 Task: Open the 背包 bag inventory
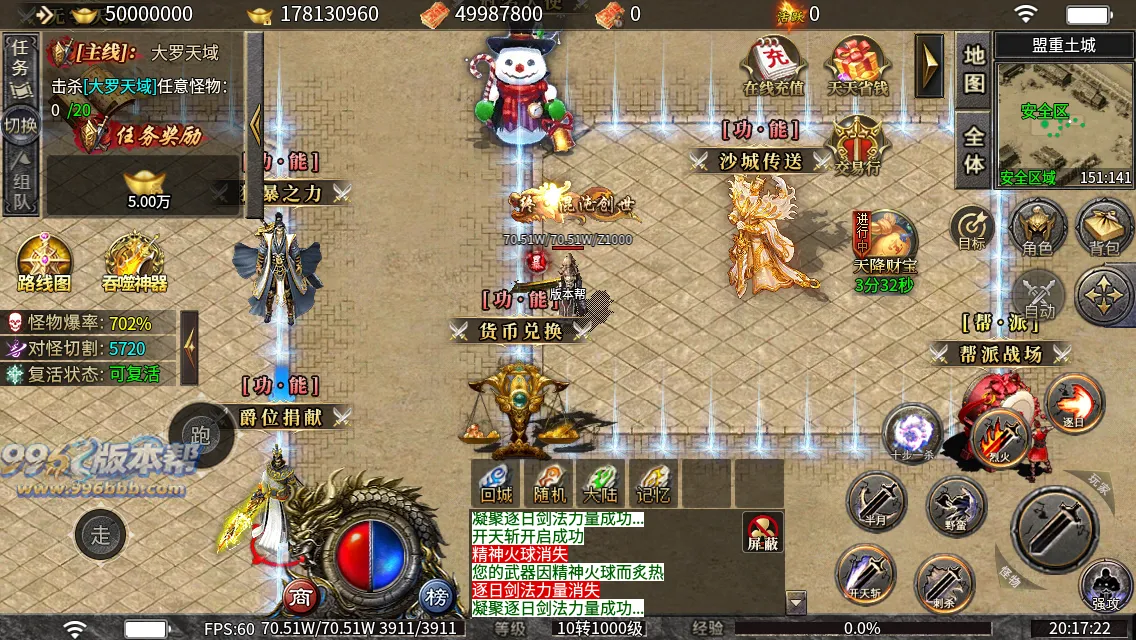click(1104, 226)
